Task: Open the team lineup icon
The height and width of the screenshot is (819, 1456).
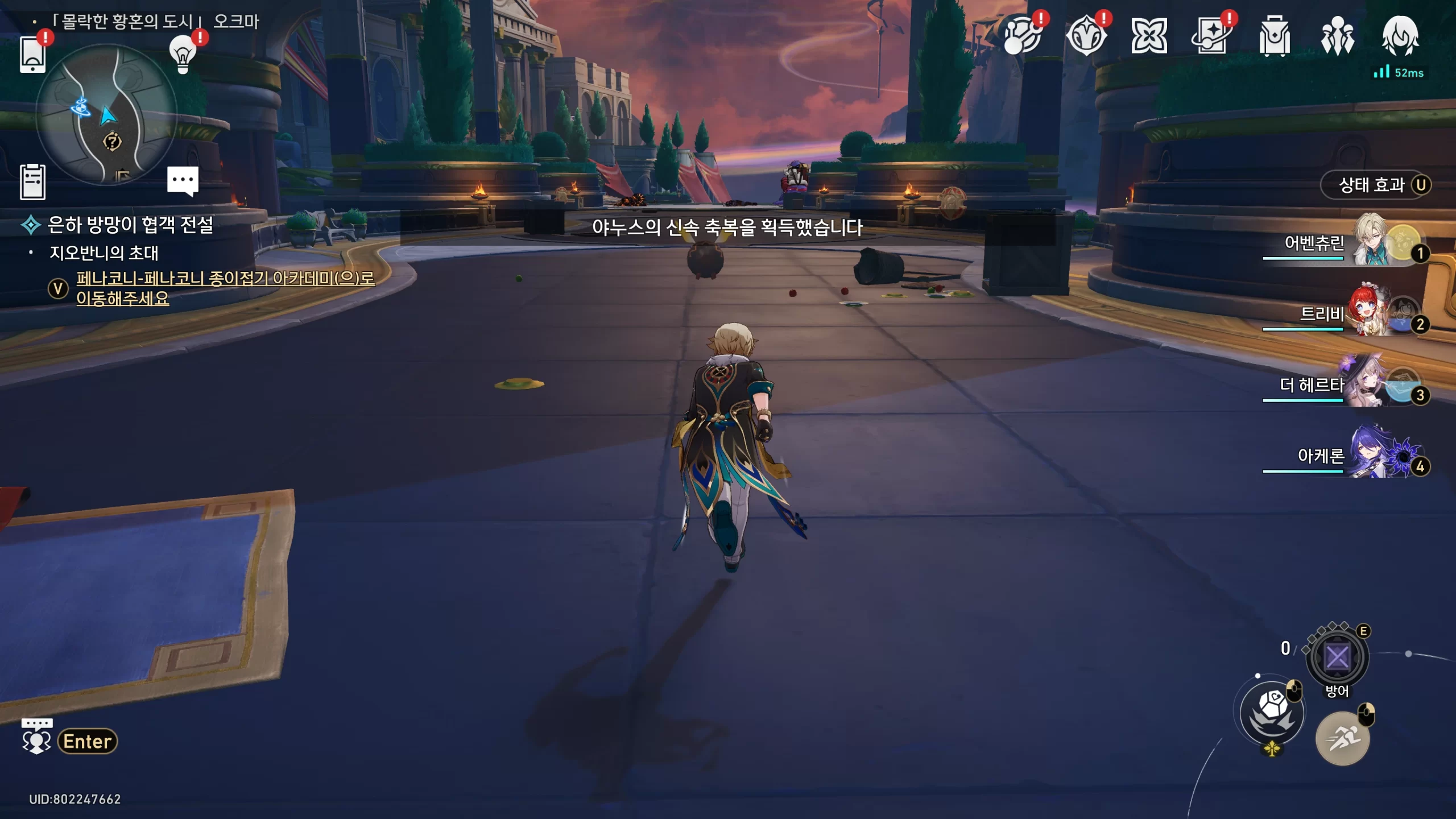Action: point(1337,37)
